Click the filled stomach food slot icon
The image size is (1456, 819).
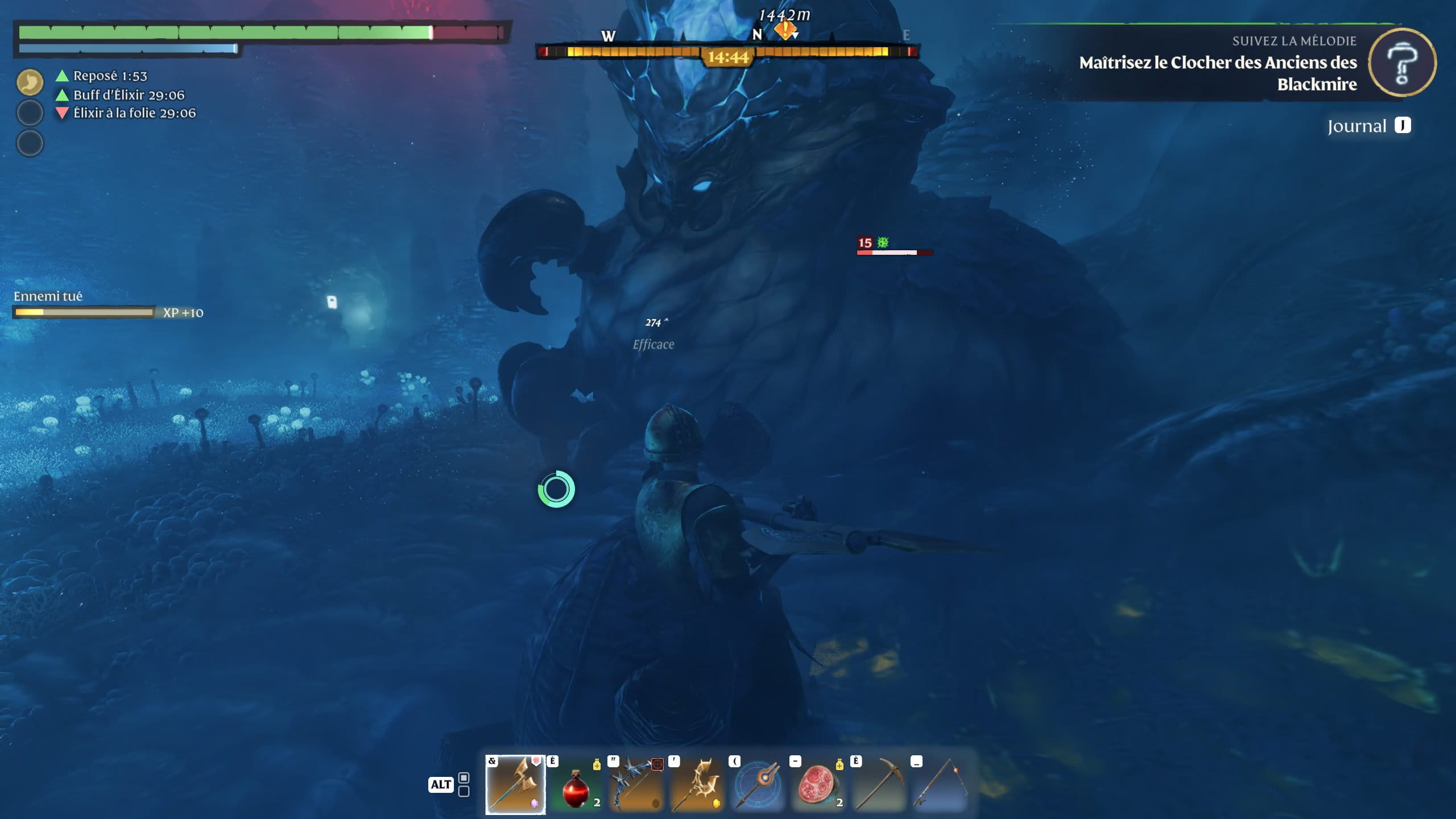30,82
